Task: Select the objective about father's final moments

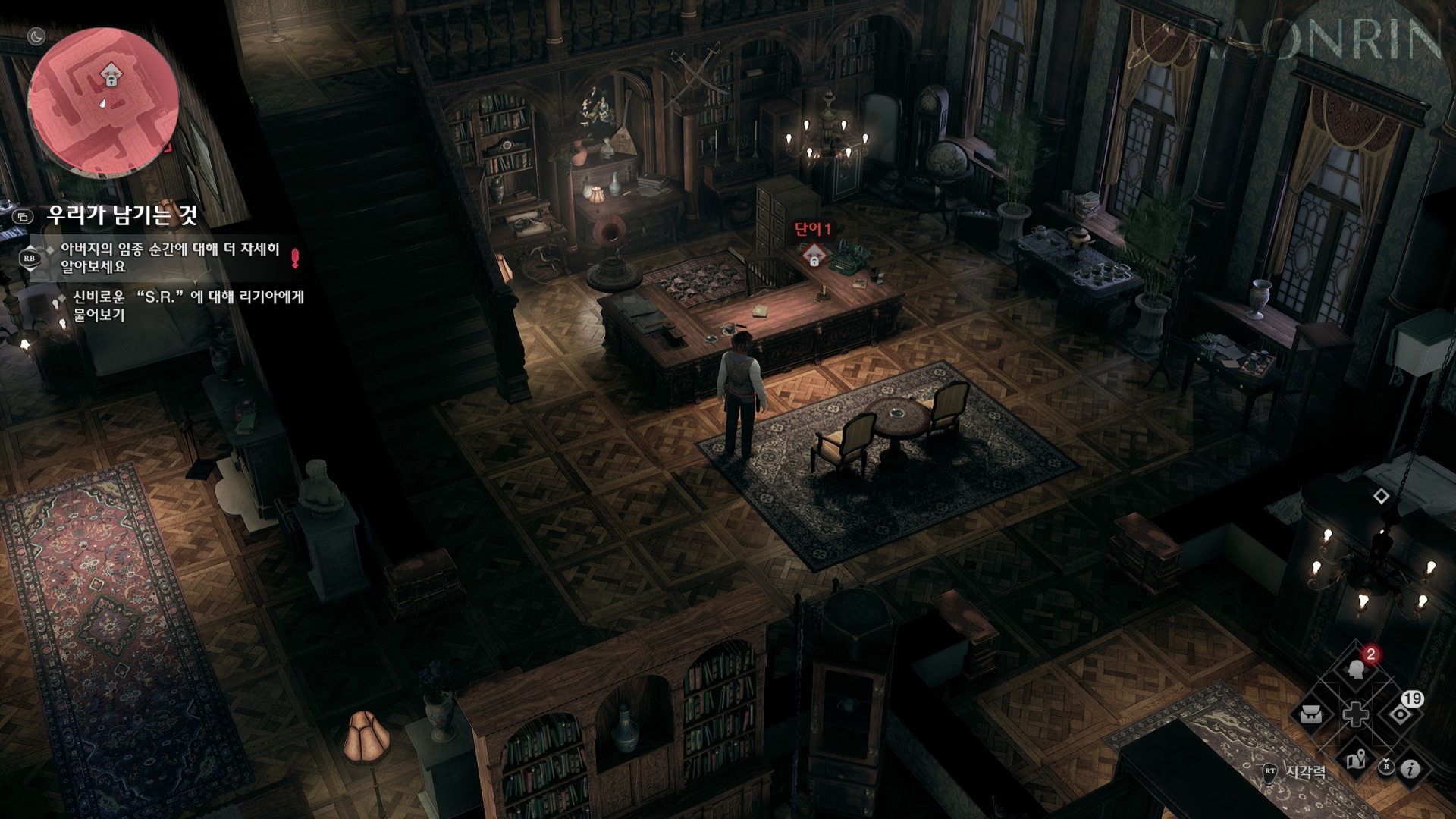Action: [170, 258]
